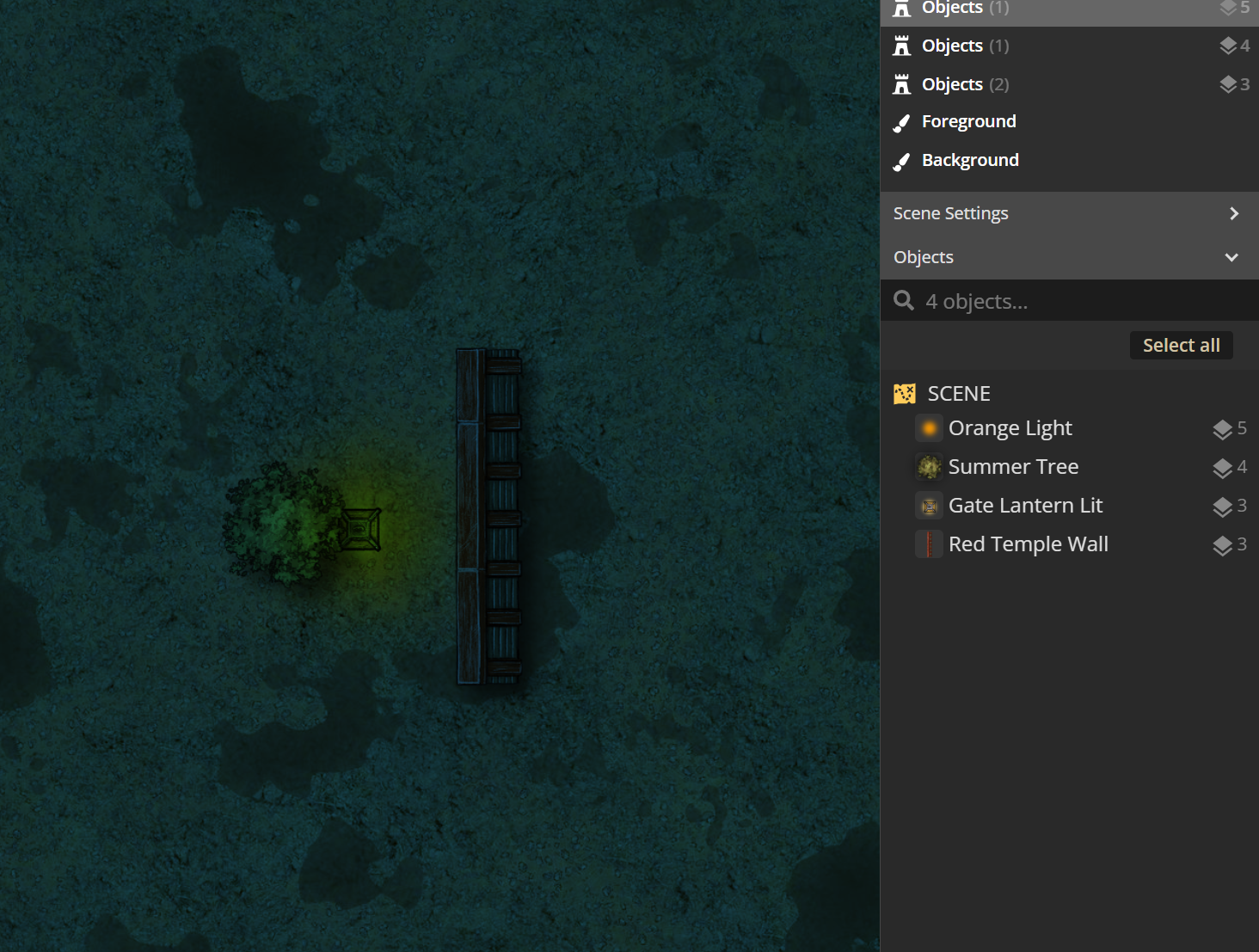Select Orange Light in the object list
This screenshot has height=952, width=1259.
pyautogui.click(x=1010, y=428)
